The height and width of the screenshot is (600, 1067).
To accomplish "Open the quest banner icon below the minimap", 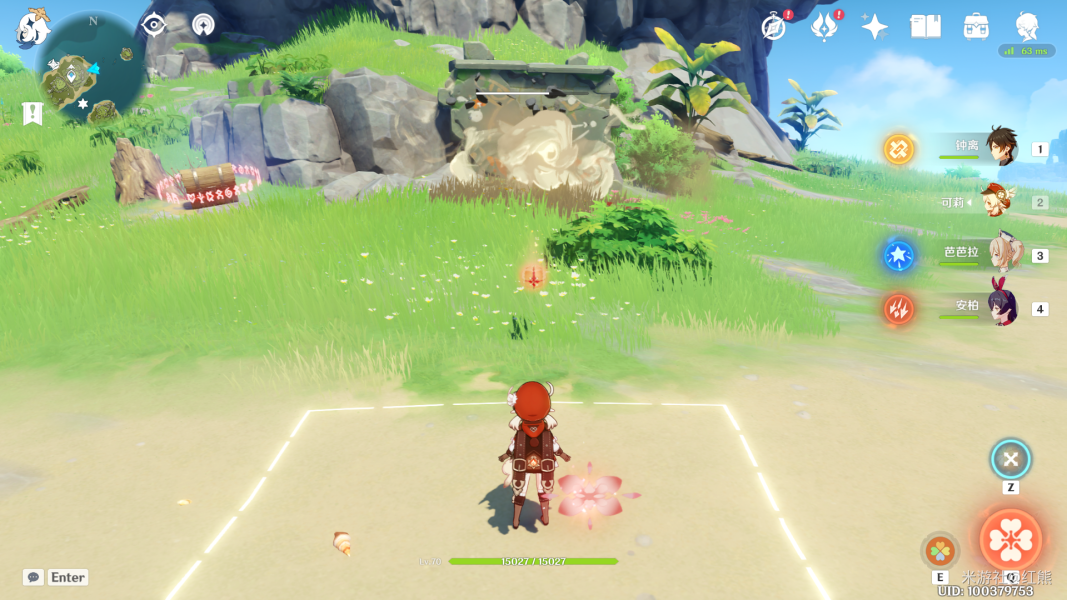I will tap(32, 114).
